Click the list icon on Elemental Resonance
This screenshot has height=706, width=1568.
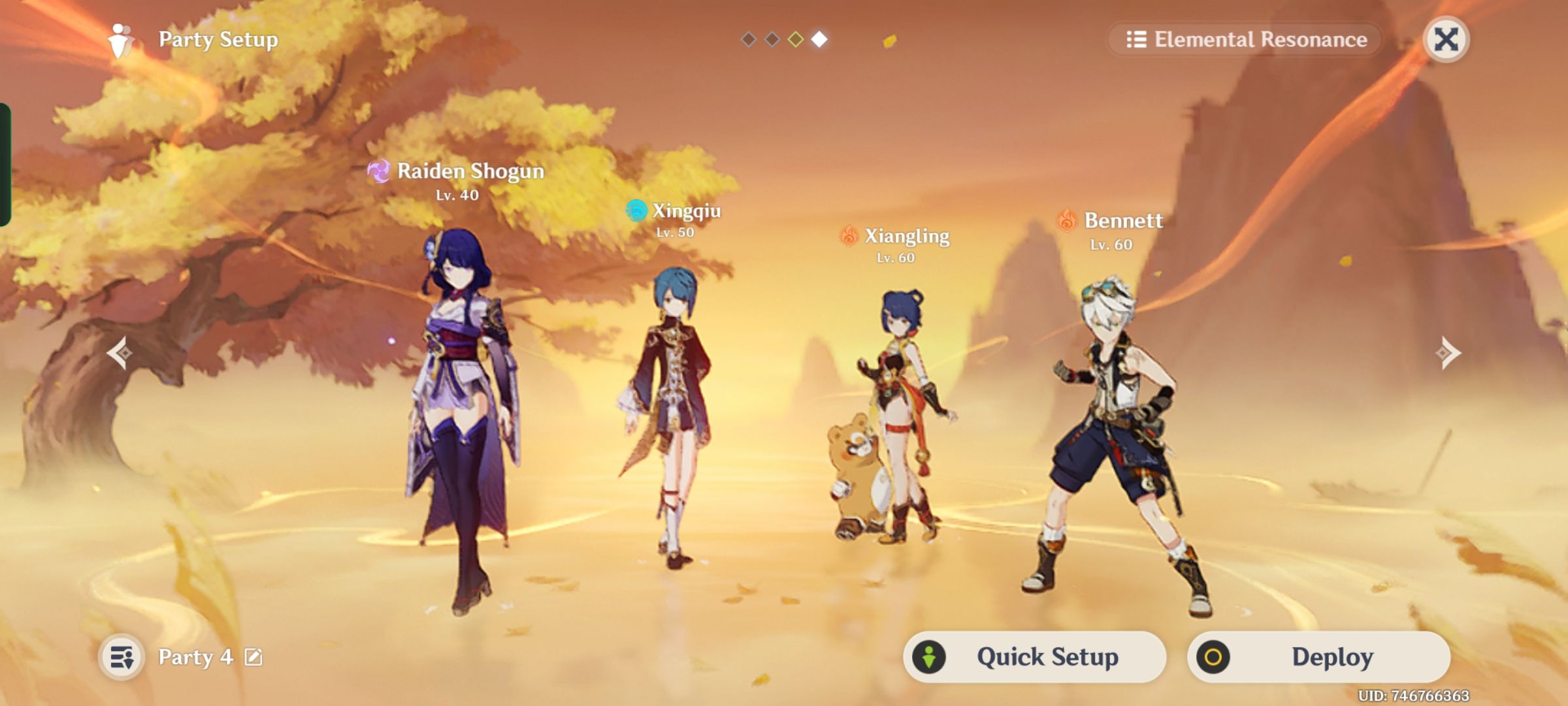coord(1138,40)
